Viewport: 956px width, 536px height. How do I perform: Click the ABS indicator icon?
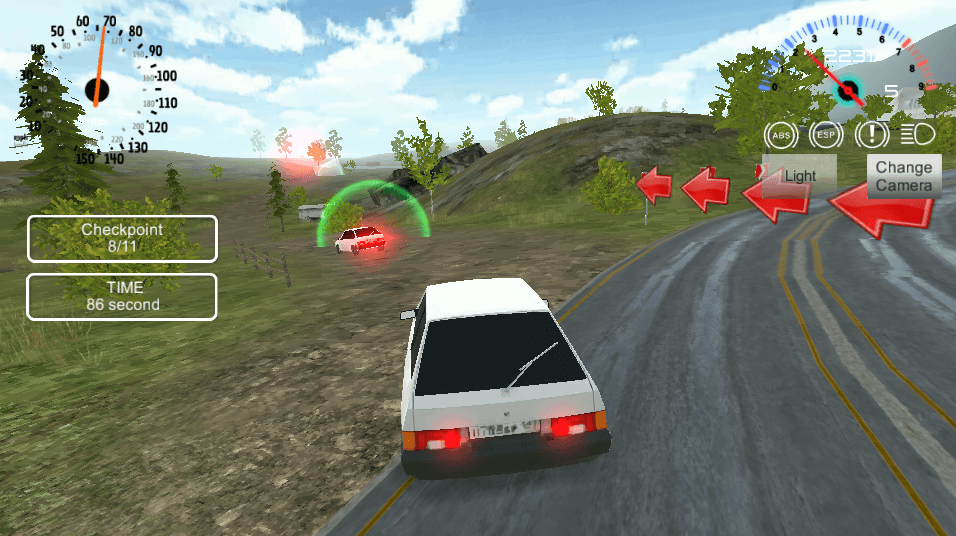coord(780,134)
